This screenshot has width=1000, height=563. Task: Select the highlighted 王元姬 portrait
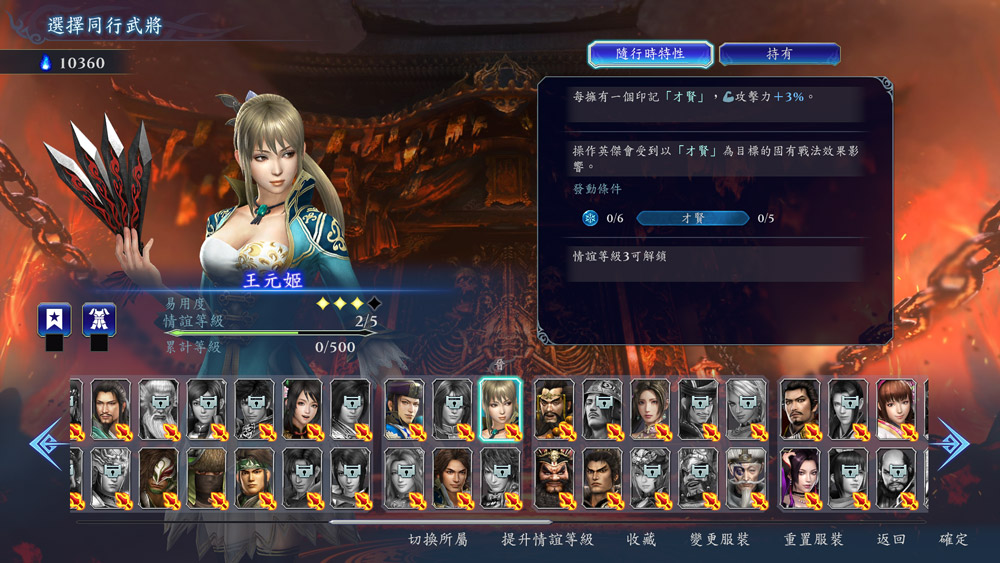pyautogui.click(x=500, y=408)
